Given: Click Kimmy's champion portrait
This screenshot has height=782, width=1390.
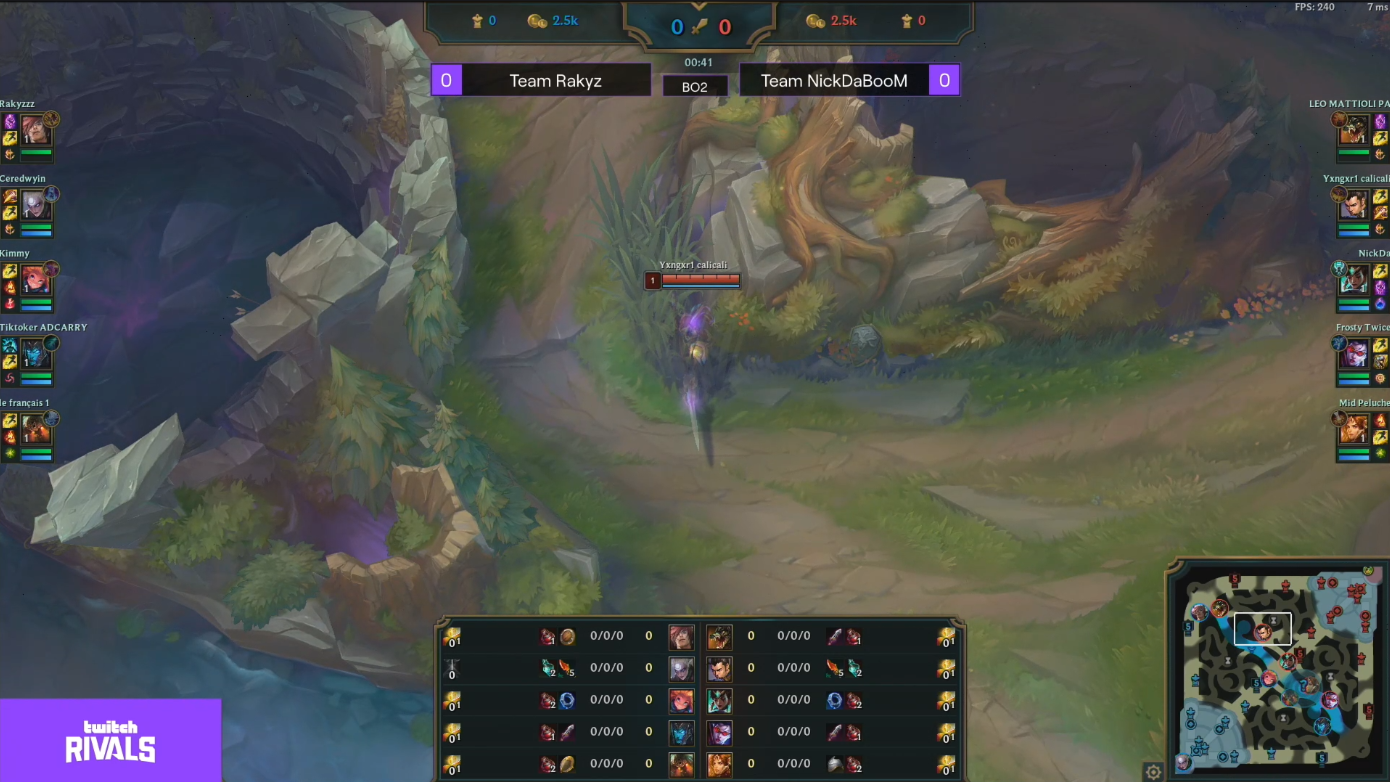Looking at the screenshot, I should (35, 279).
